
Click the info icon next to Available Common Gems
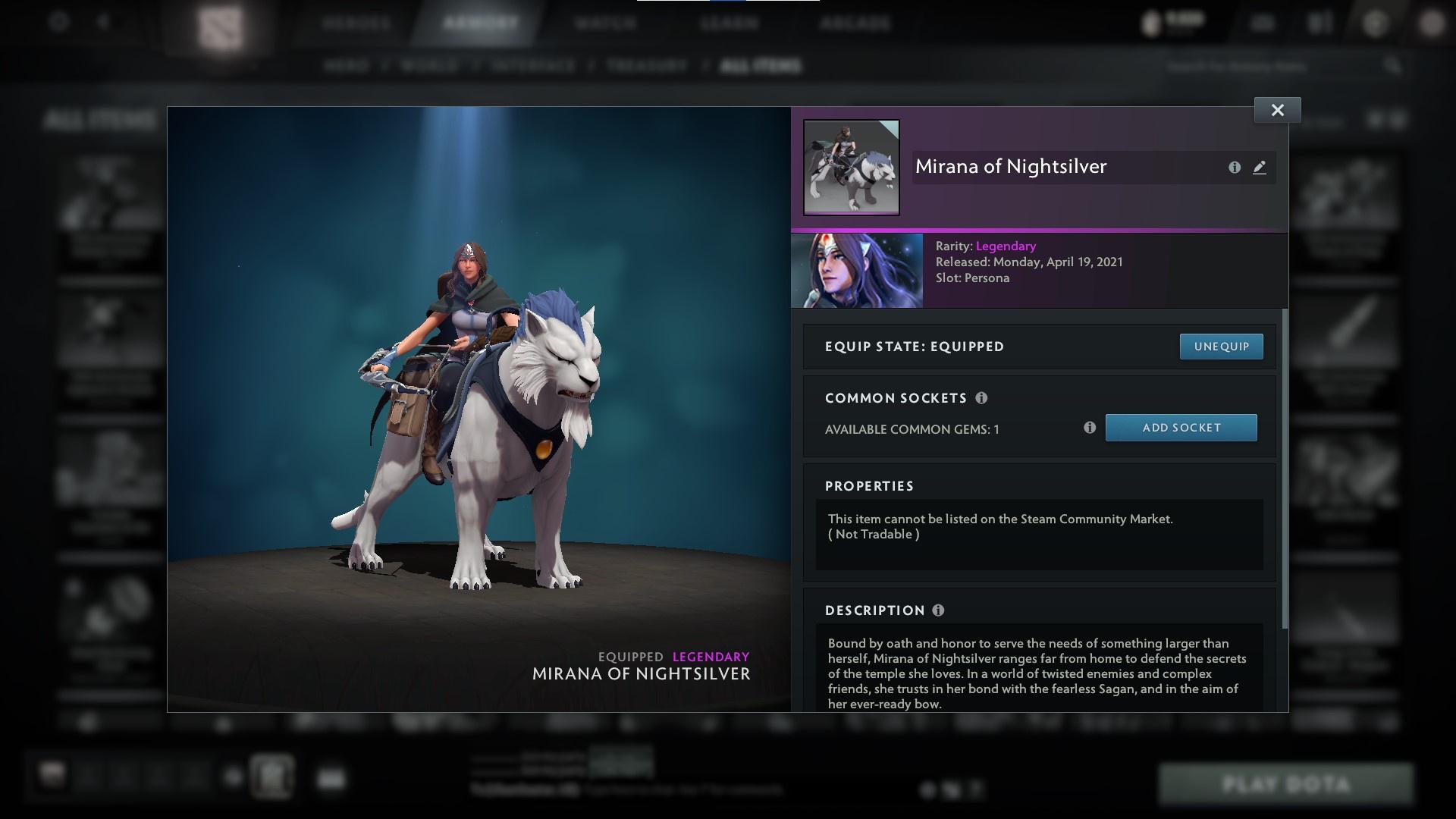[1091, 428]
